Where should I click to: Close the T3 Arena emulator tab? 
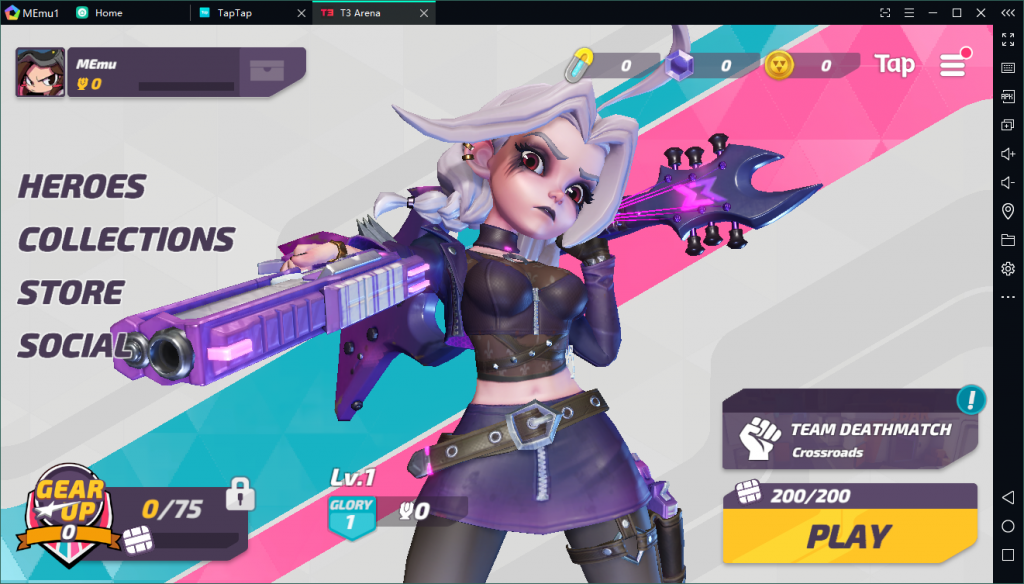point(423,13)
